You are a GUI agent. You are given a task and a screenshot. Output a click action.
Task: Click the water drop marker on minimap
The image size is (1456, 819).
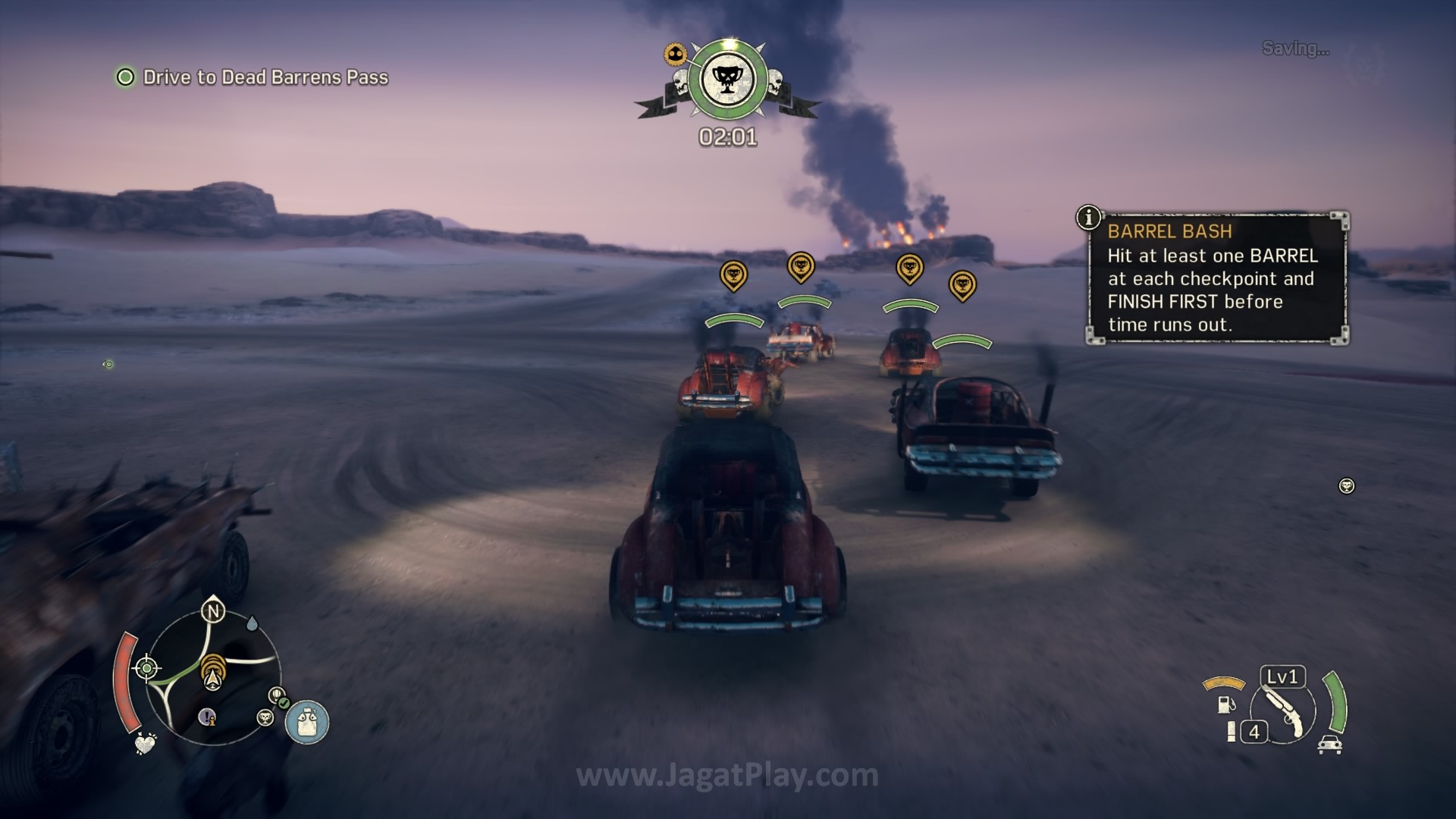[252, 623]
